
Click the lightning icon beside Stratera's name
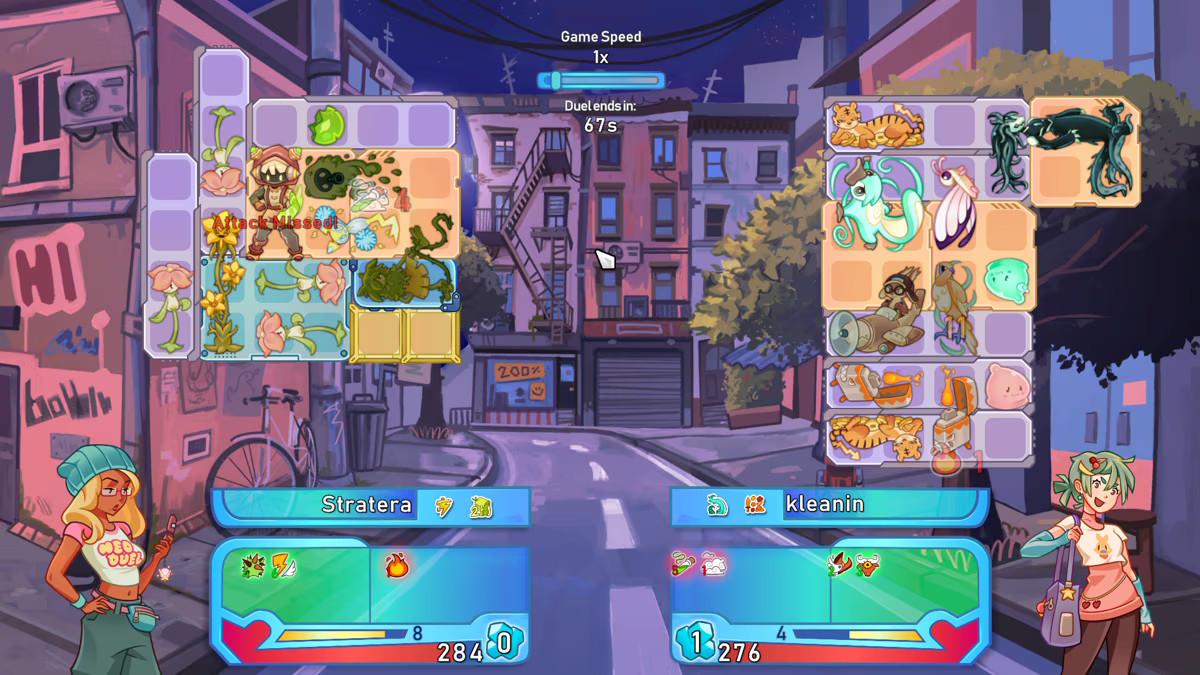444,506
